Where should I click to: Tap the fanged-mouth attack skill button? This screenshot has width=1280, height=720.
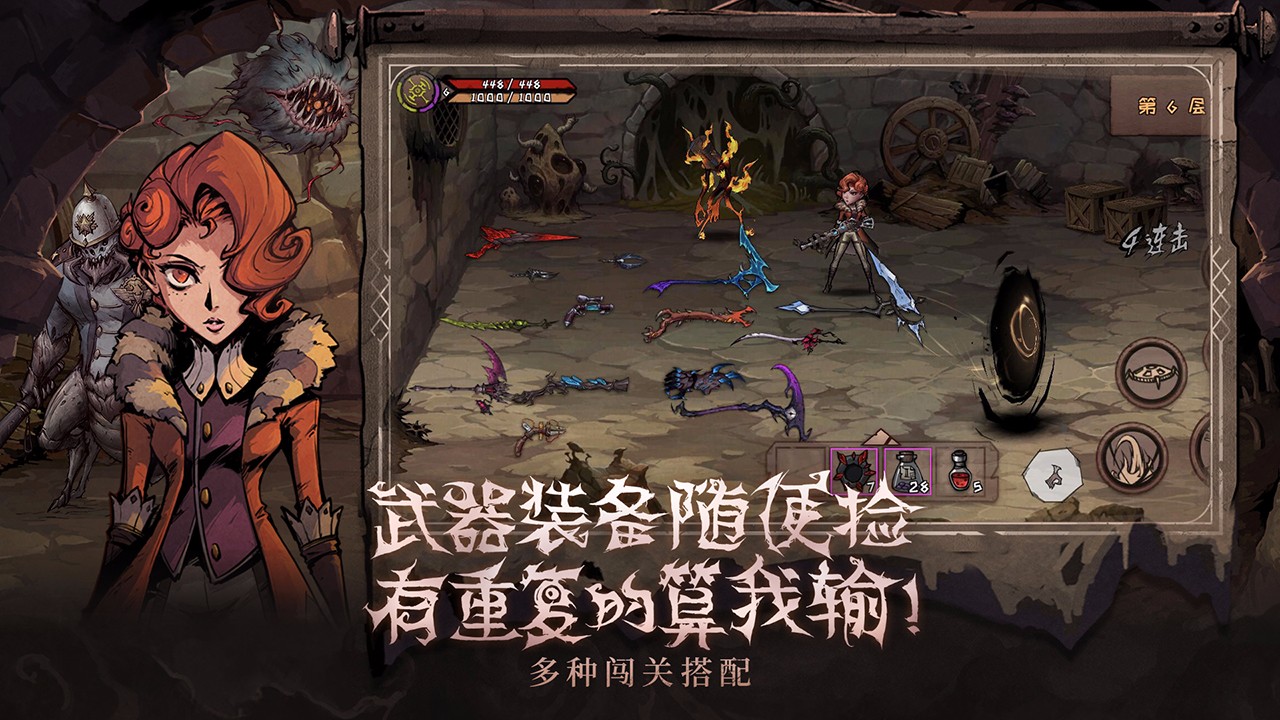[1152, 373]
